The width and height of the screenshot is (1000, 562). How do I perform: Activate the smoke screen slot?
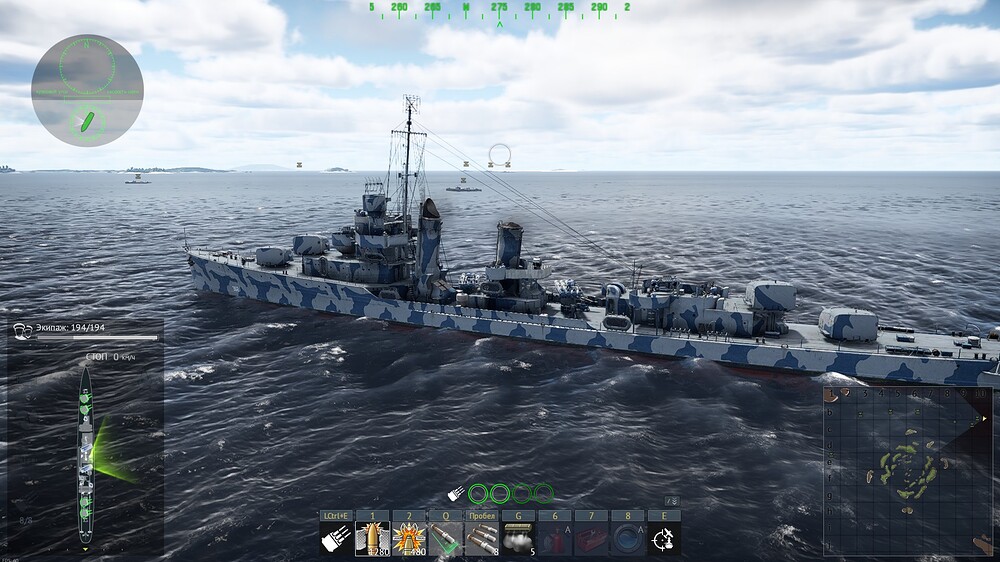pyautogui.click(x=518, y=539)
